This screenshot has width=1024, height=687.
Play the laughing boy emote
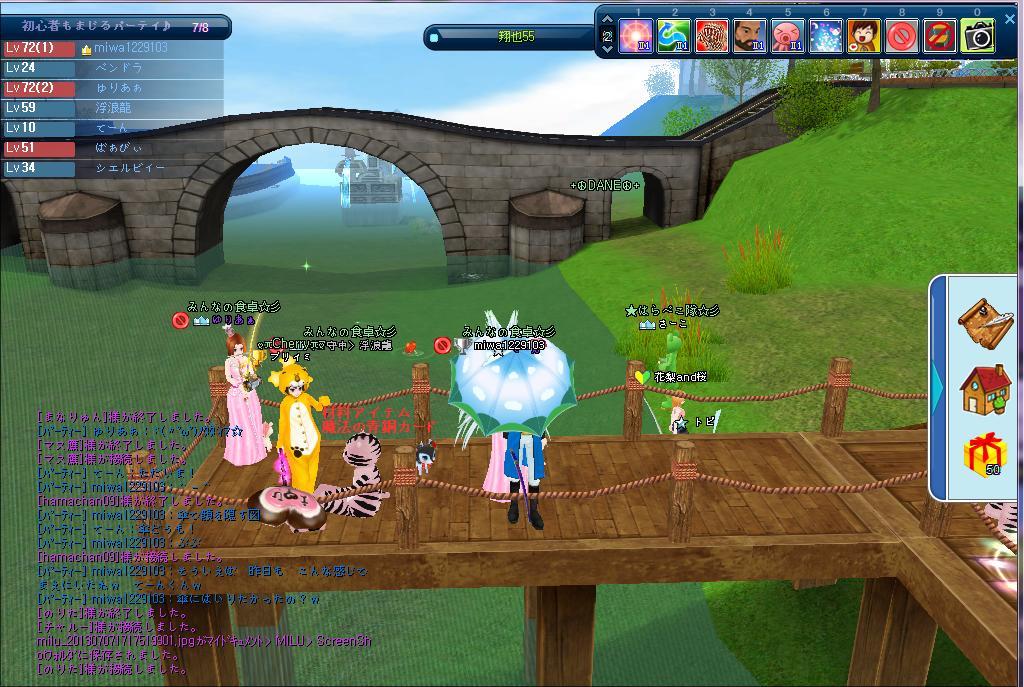pos(864,37)
